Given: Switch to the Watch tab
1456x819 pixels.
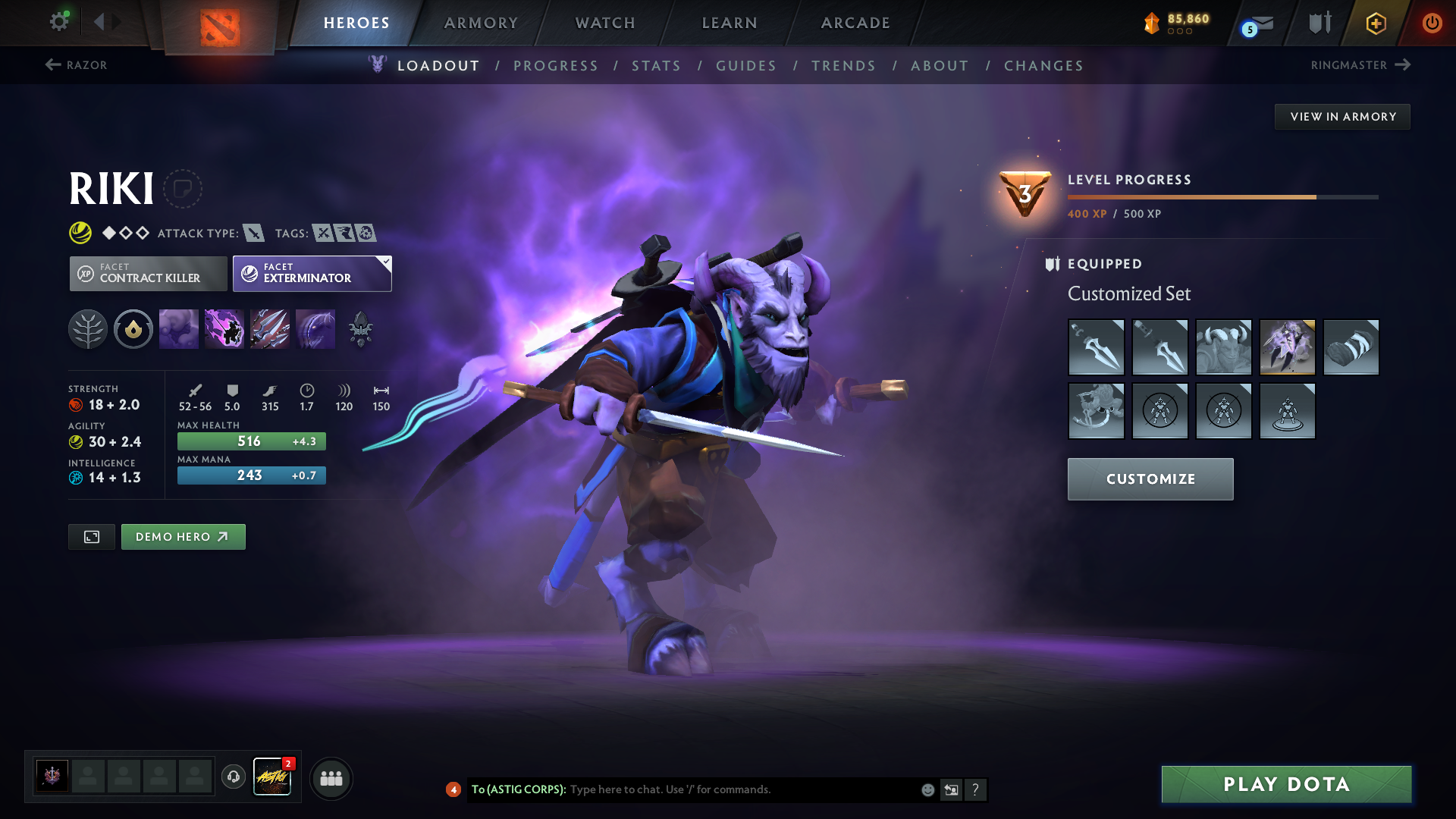Looking at the screenshot, I should [605, 23].
